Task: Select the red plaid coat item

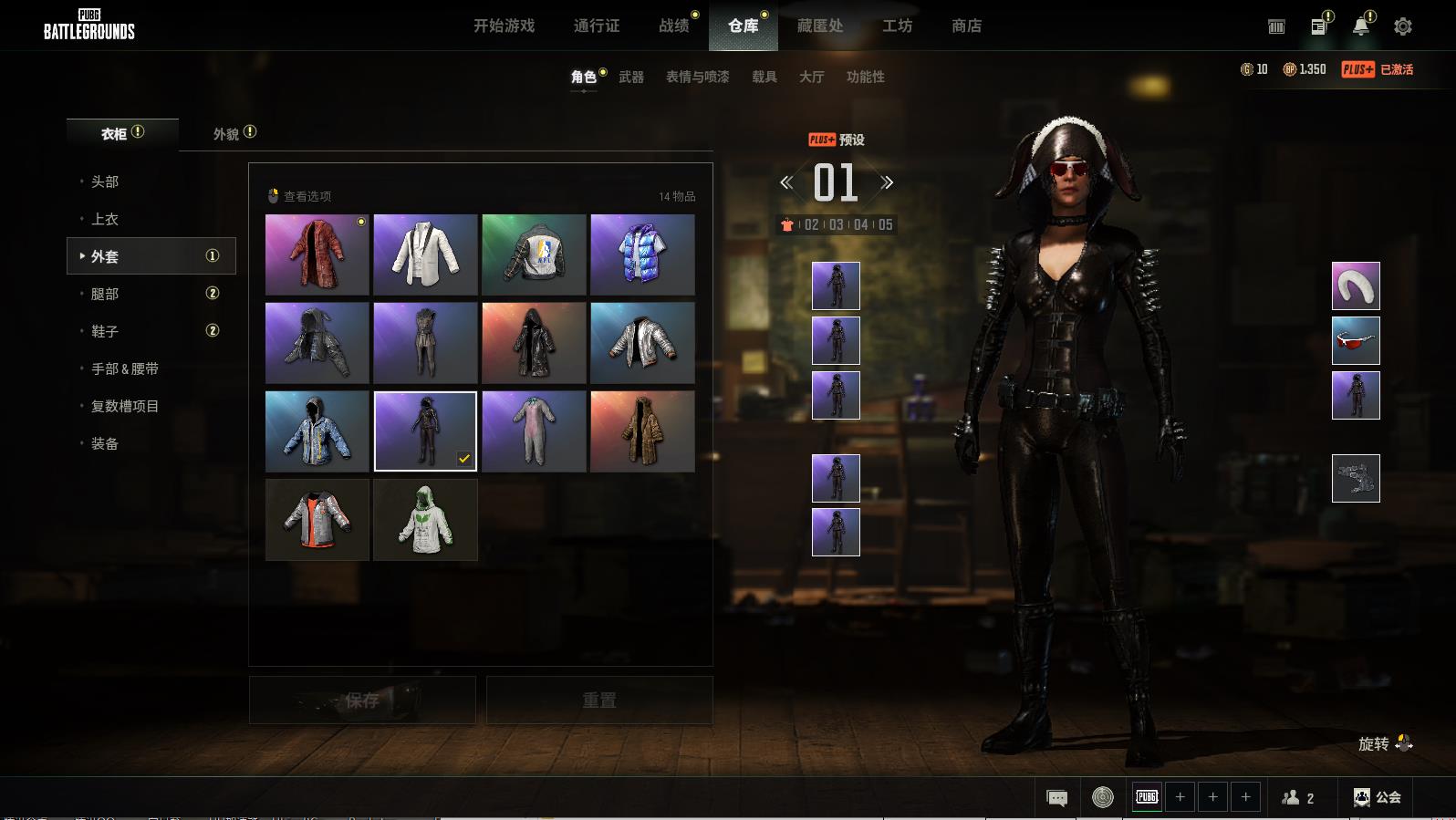Action: 317,254
